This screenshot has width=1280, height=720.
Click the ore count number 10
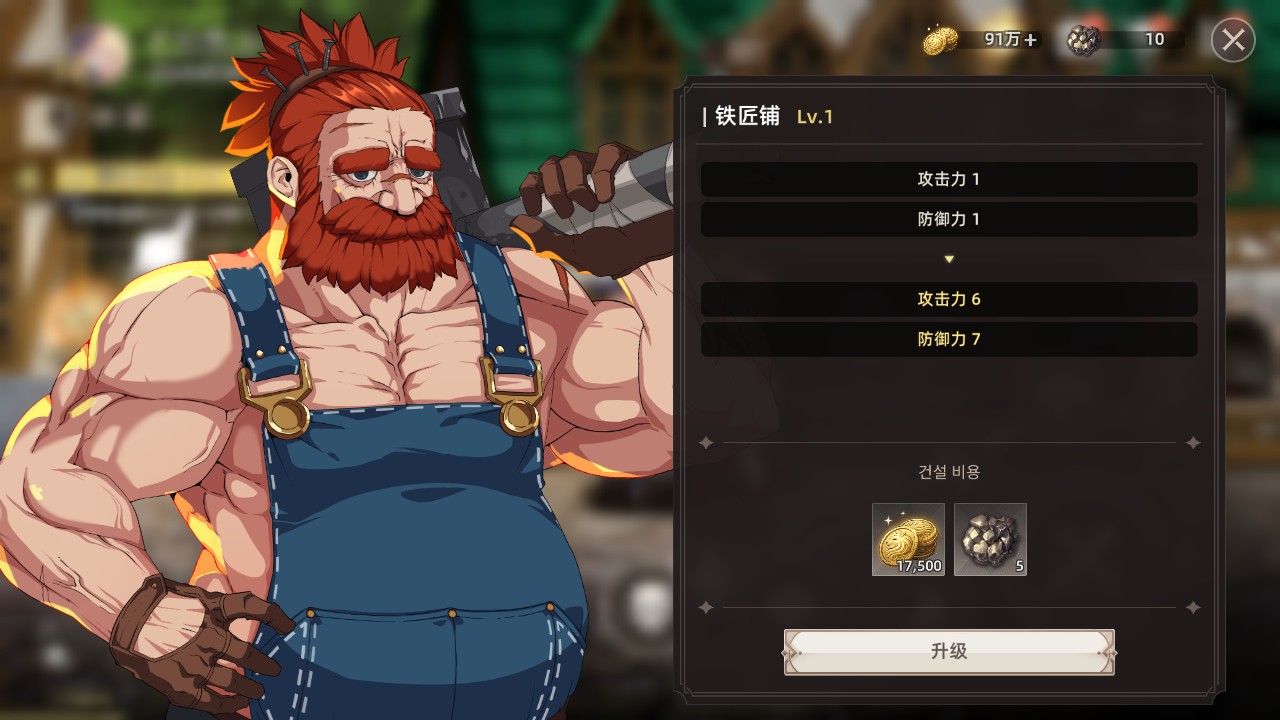(1154, 39)
